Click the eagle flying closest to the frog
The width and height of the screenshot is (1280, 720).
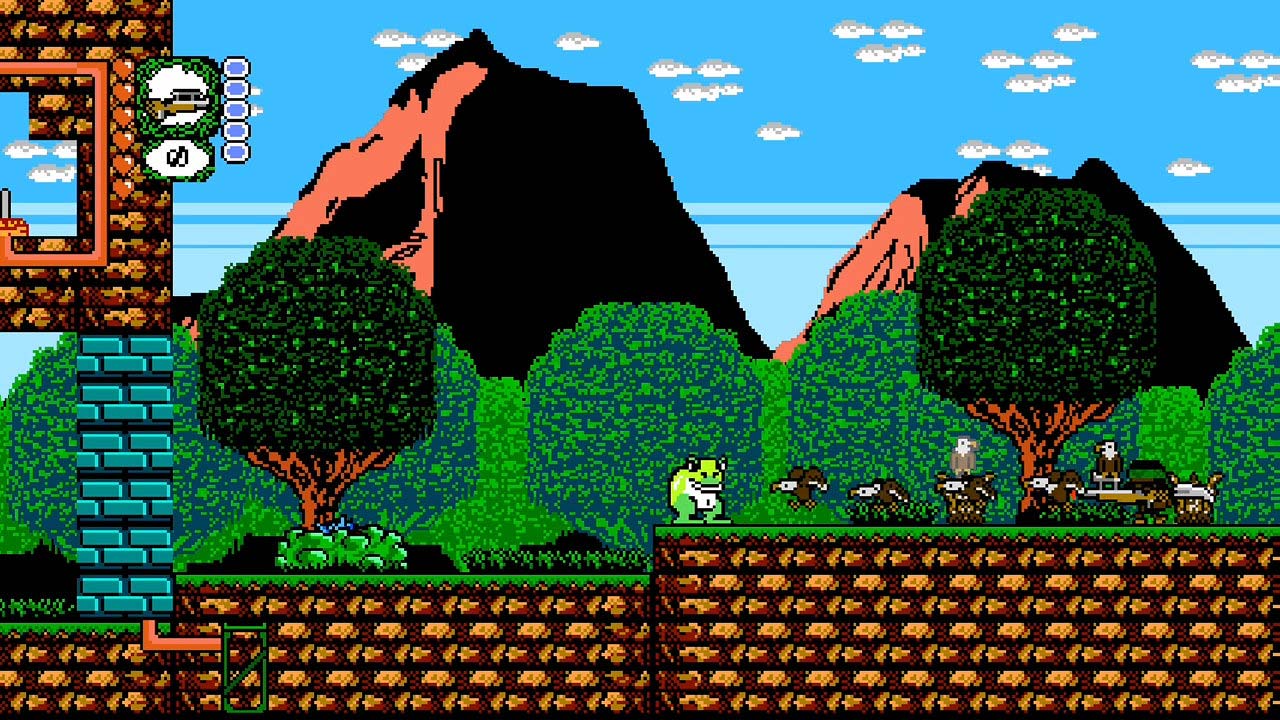[x=800, y=487]
